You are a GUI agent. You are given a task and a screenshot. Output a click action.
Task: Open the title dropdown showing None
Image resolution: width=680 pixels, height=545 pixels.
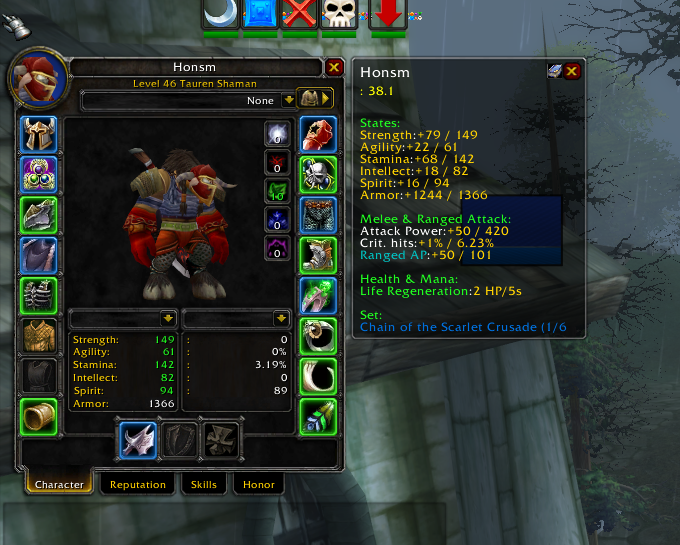(288, 100)
